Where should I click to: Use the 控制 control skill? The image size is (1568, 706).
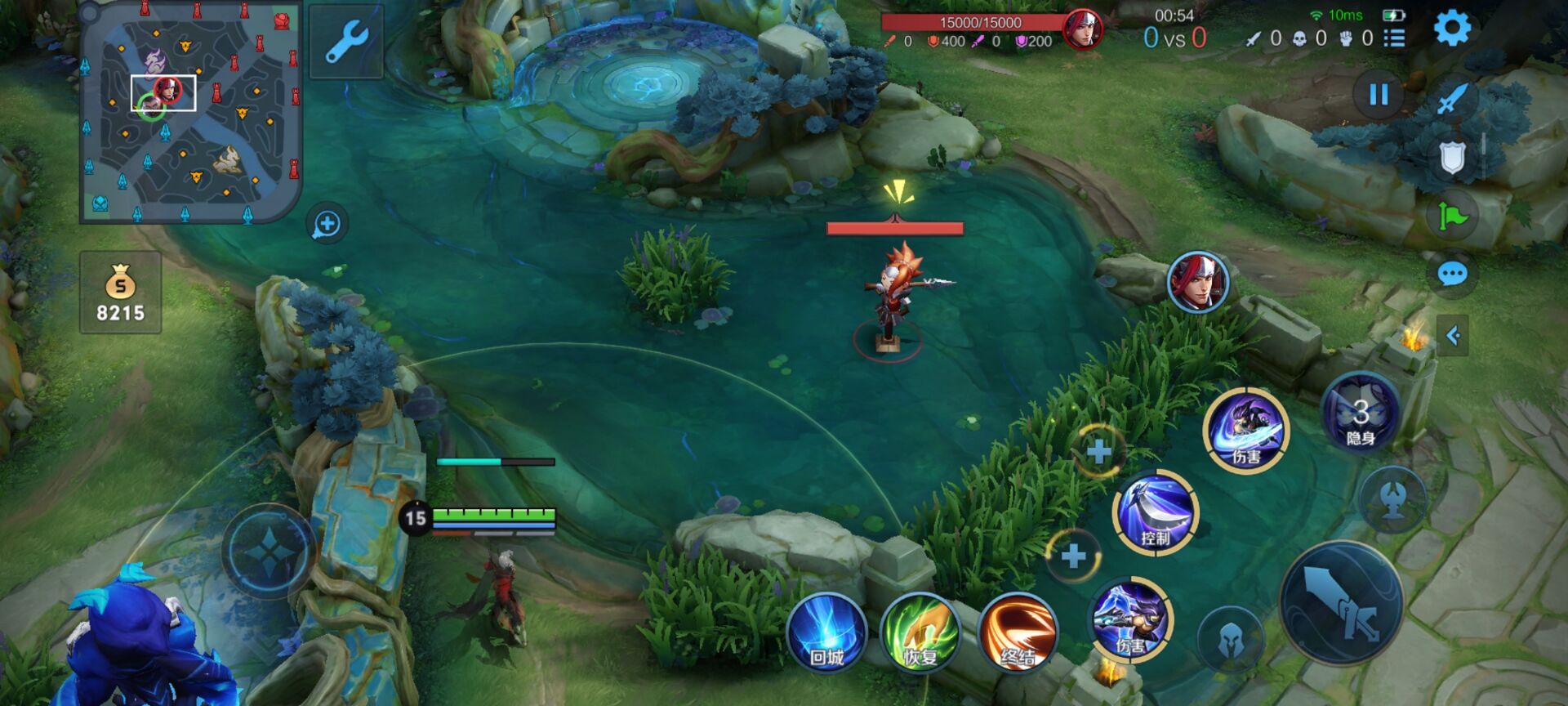1156,512
